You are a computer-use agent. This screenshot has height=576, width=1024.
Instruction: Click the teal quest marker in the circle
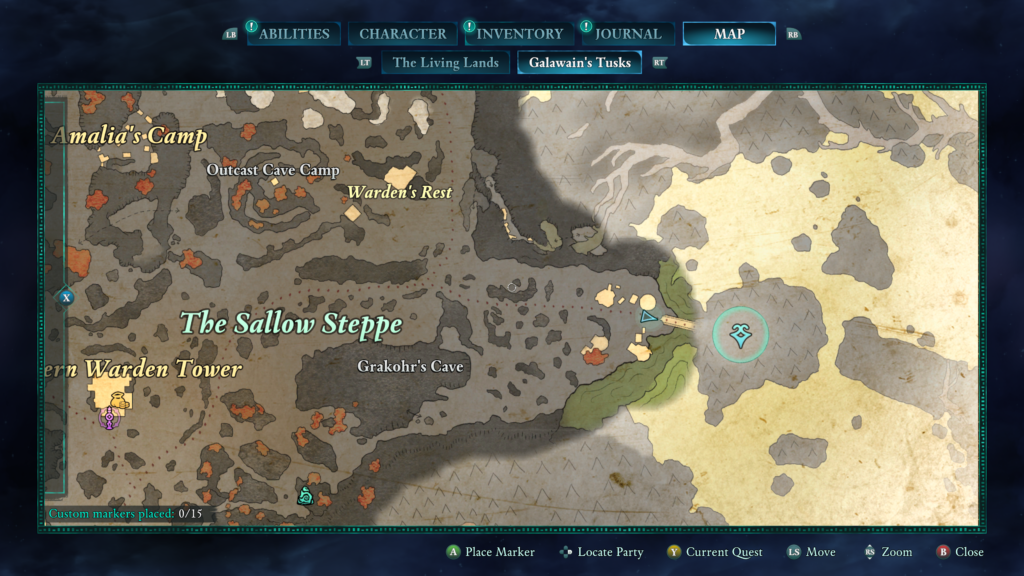(741, 336)
